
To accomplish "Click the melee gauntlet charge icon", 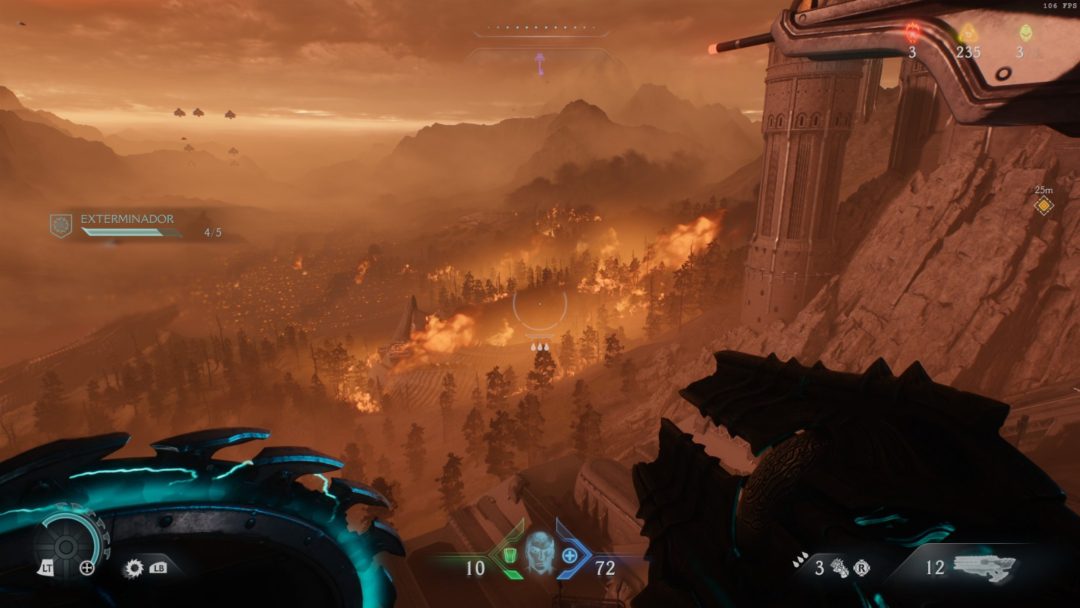I will point(836,568).
